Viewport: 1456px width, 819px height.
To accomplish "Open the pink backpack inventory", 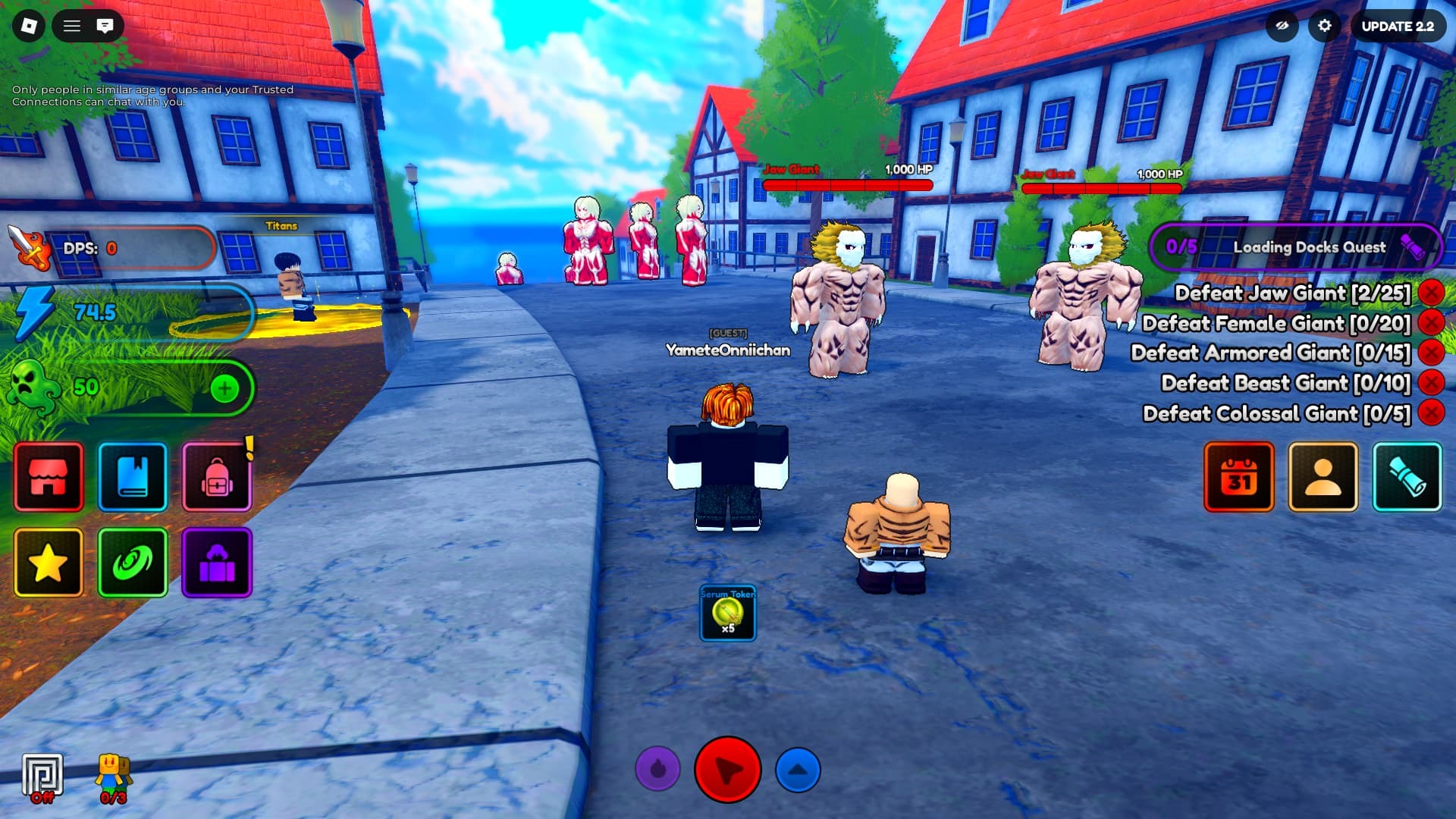I will 217,477.
